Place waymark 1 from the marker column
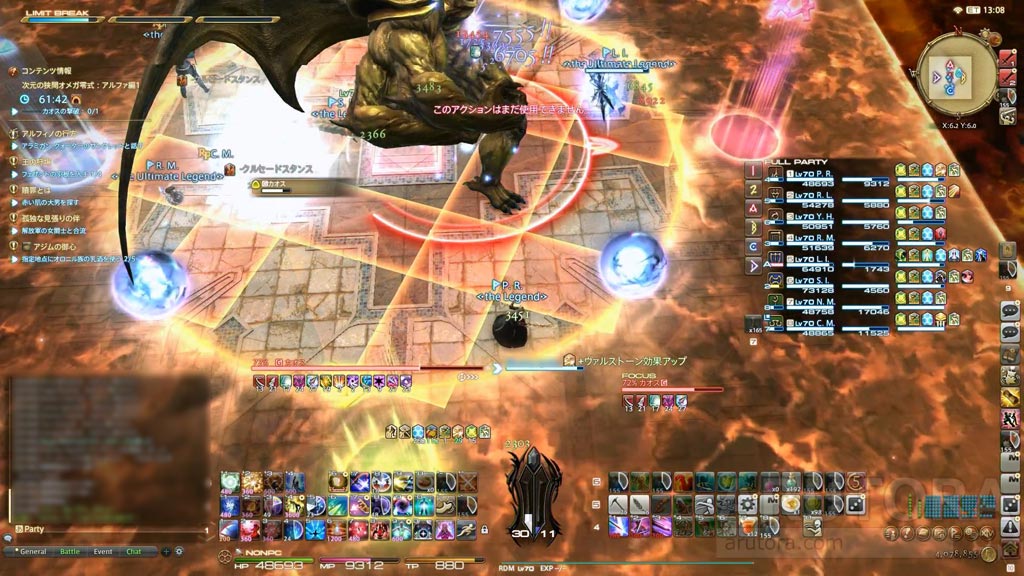Image resolution: width=1024 pixels, height=576 pixels. tap(753, 171)
